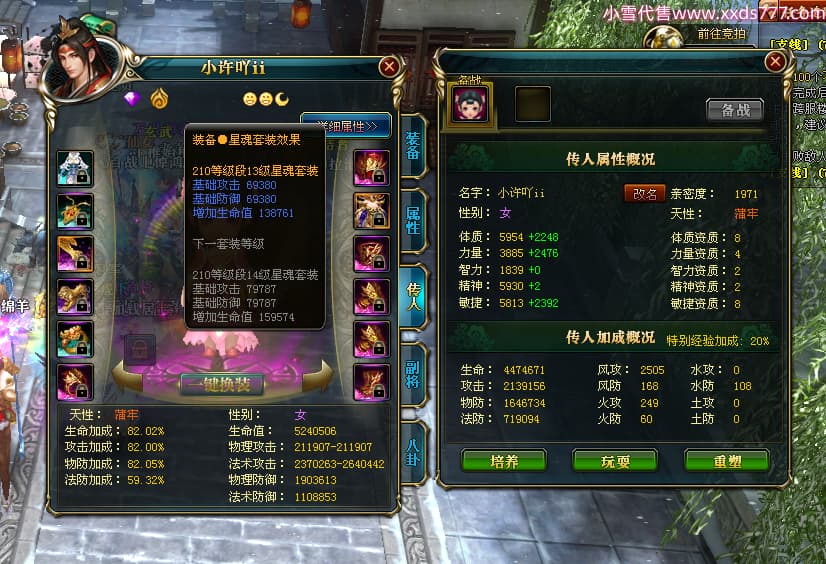The height and width of the screenshot is (564, 826).
Task: Open 详细属性 detailed attributes
Action: (x=345, y=126)
